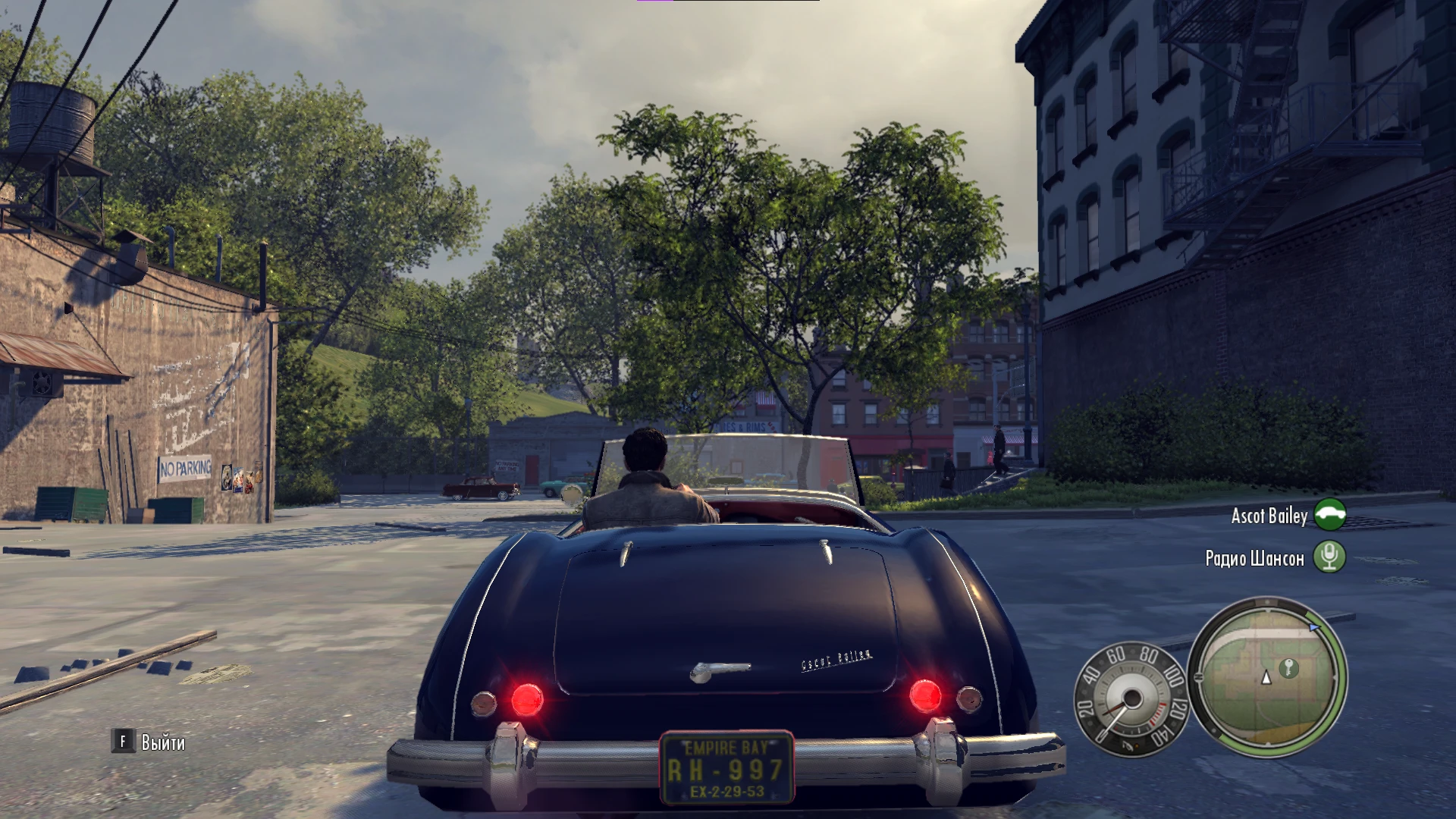The width and height of the screenshot is (1456, 819).
Task: Click the Ascot Bailey badge on the trunk lid
Action: click(835, 659)
